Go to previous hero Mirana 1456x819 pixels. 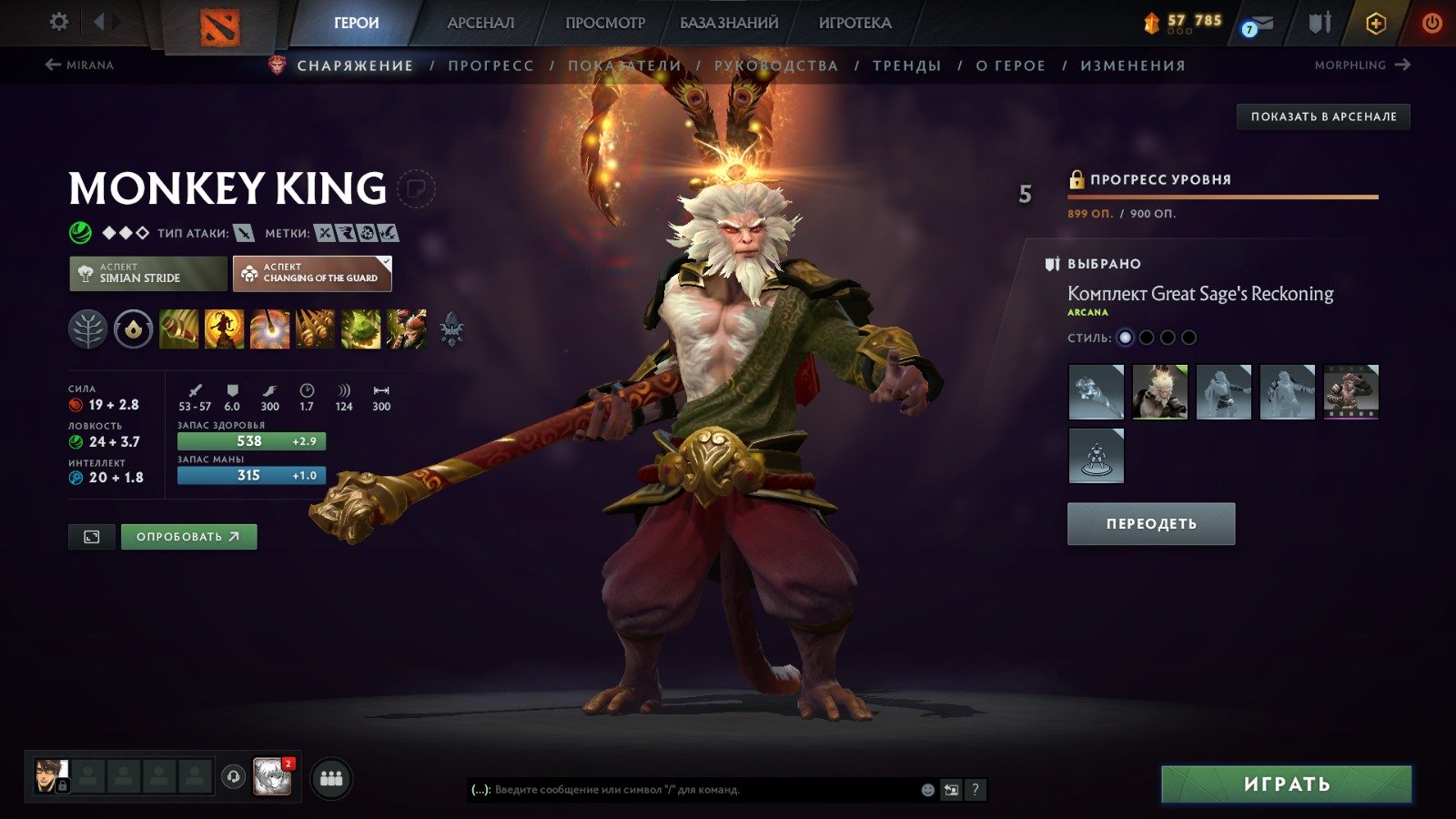click(79, 65)
